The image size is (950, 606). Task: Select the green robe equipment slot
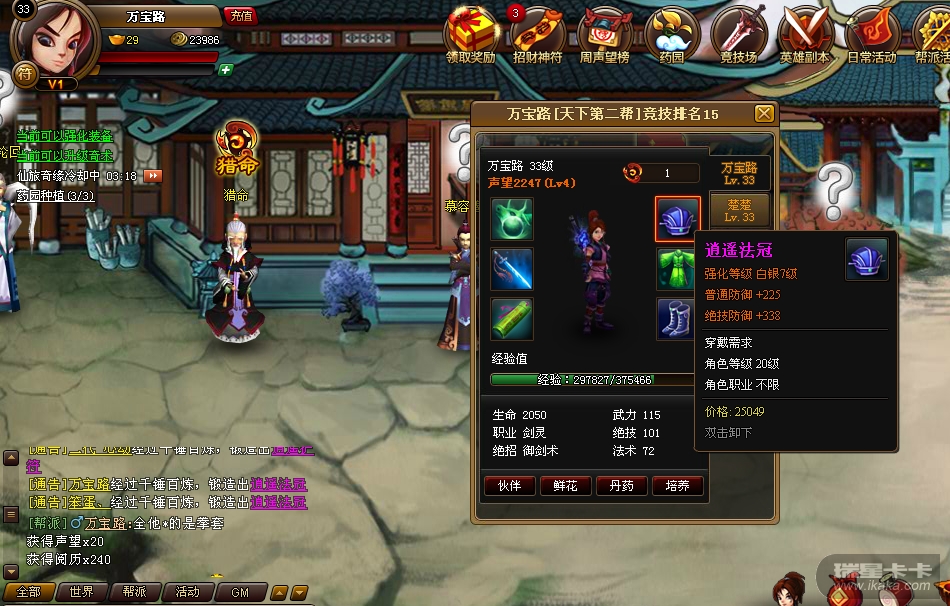(677, 269)
